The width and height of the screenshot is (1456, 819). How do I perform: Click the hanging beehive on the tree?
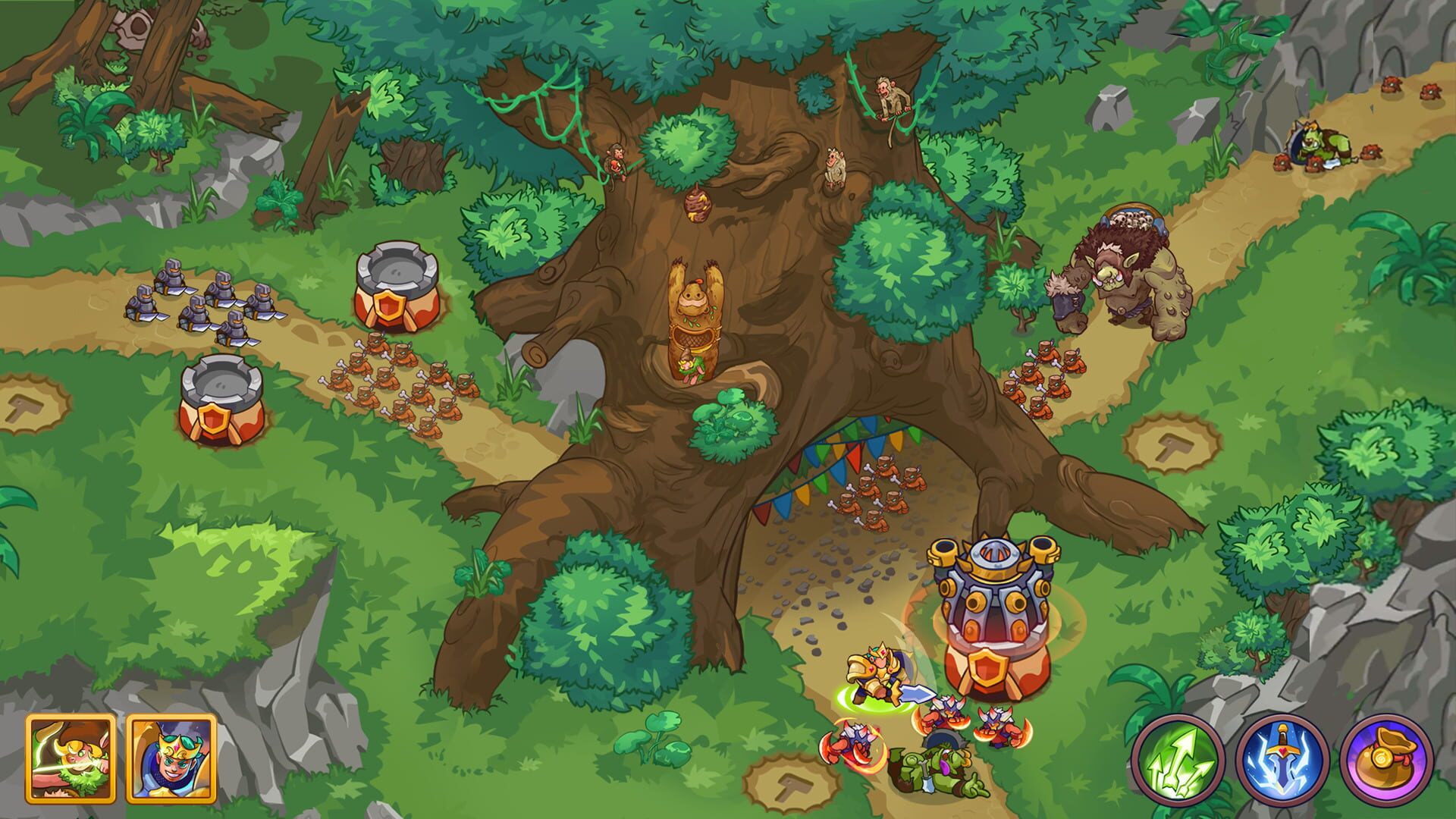[699, 203]
